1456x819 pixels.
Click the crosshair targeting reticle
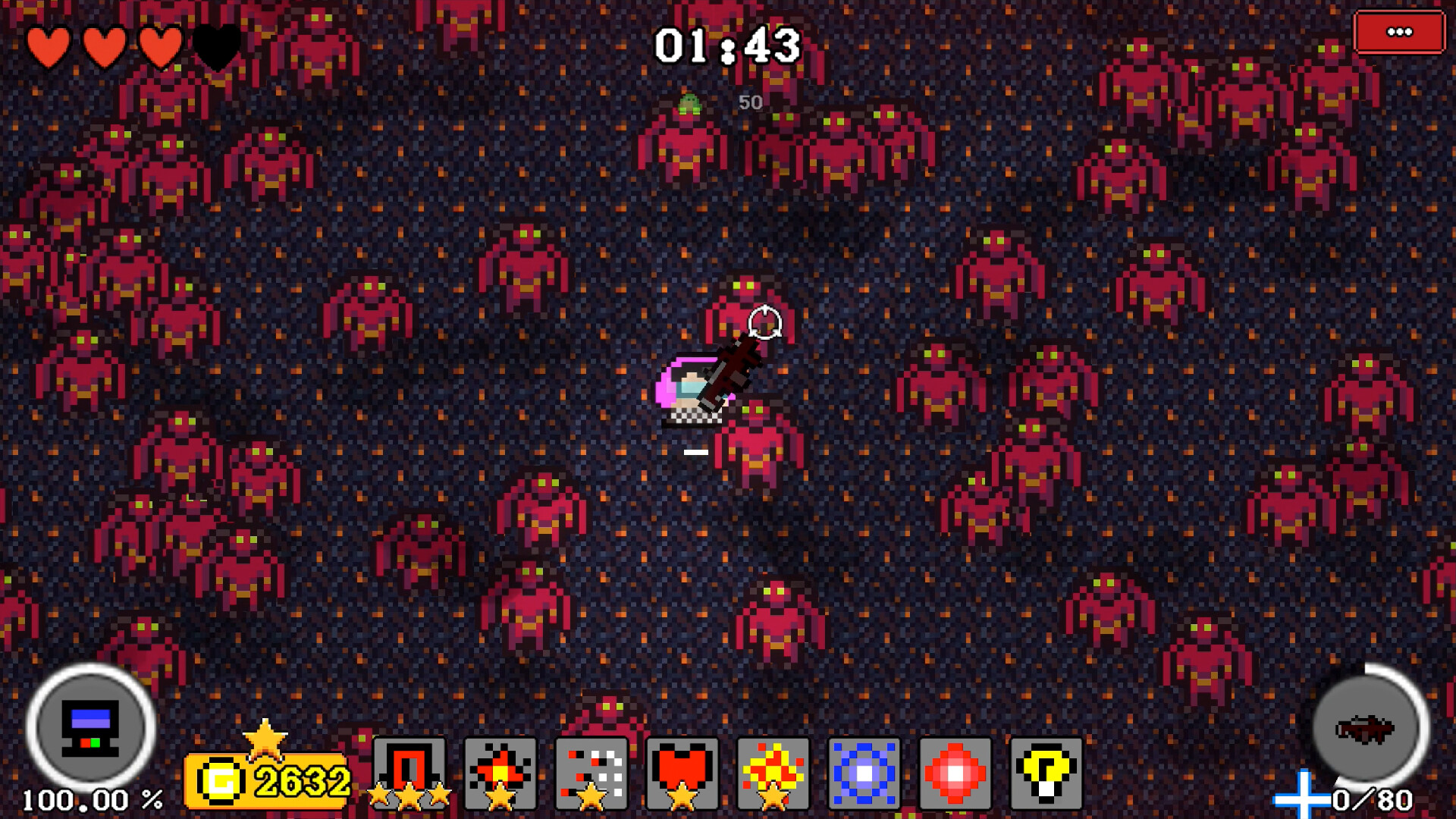coord(764,322)
